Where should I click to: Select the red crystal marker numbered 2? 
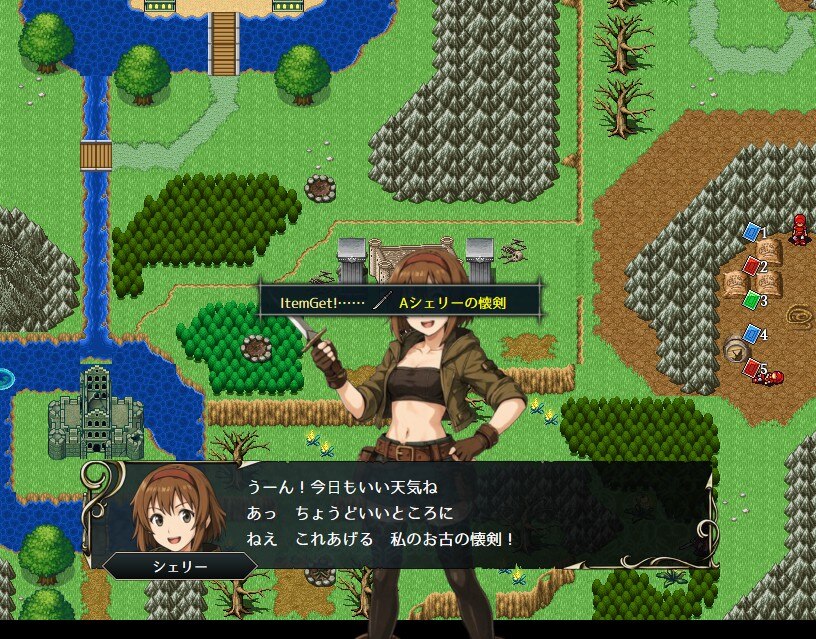coord(752,266)
